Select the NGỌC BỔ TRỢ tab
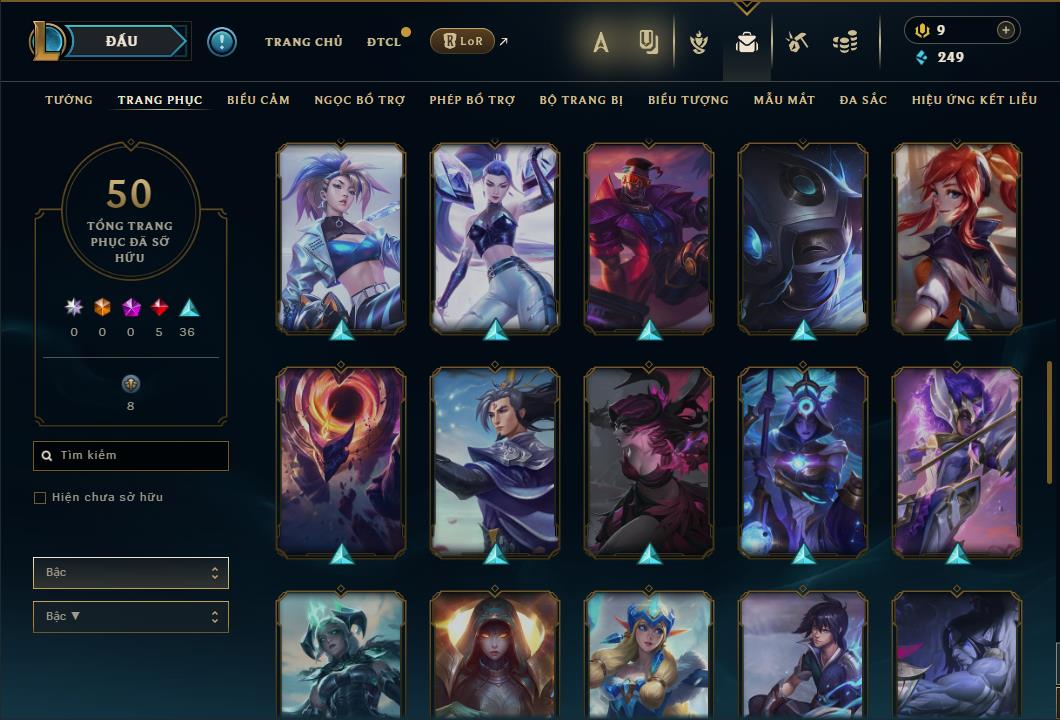 click(x=359, y=100)
